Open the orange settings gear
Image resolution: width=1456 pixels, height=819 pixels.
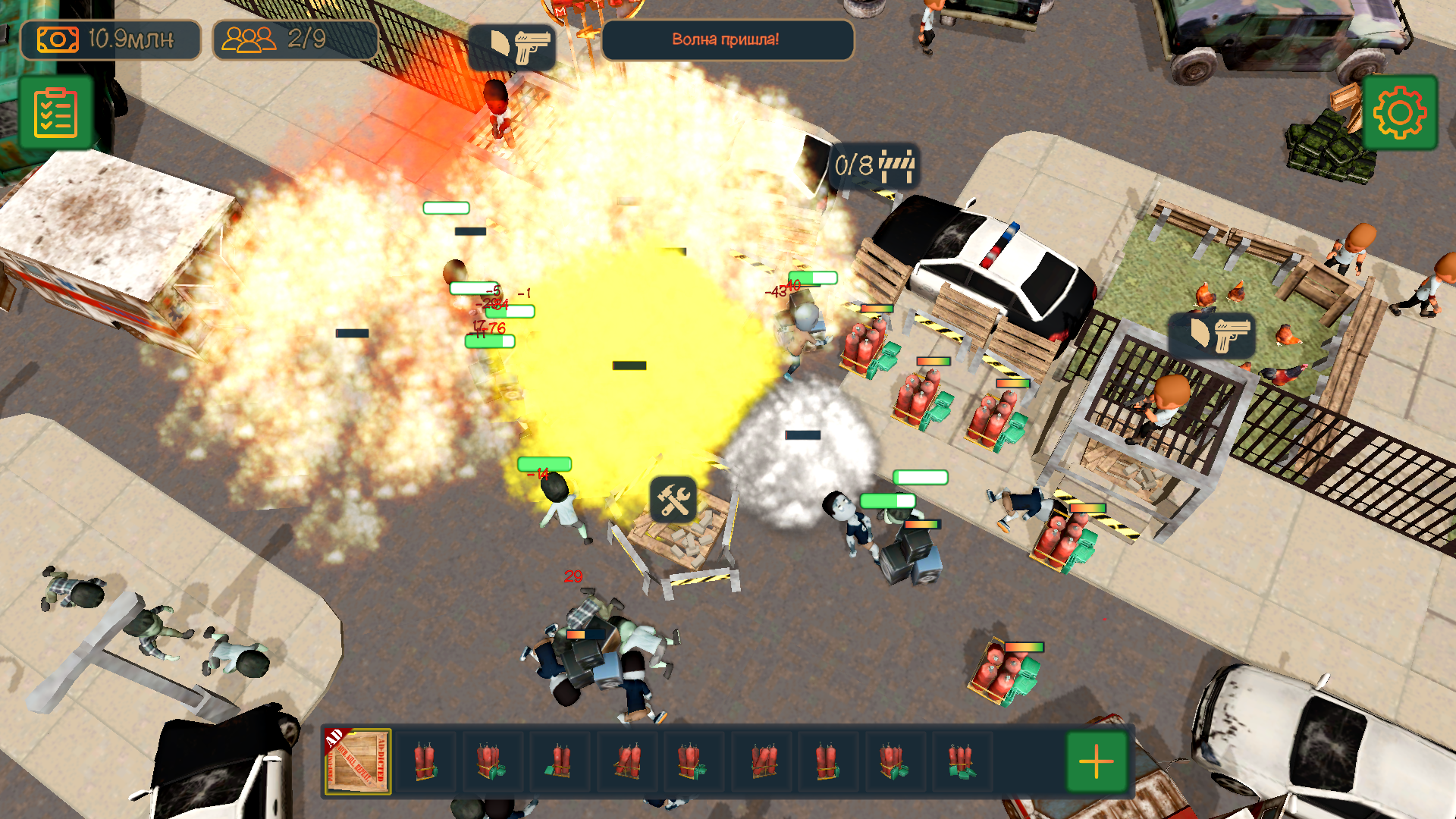point(1401,111)
